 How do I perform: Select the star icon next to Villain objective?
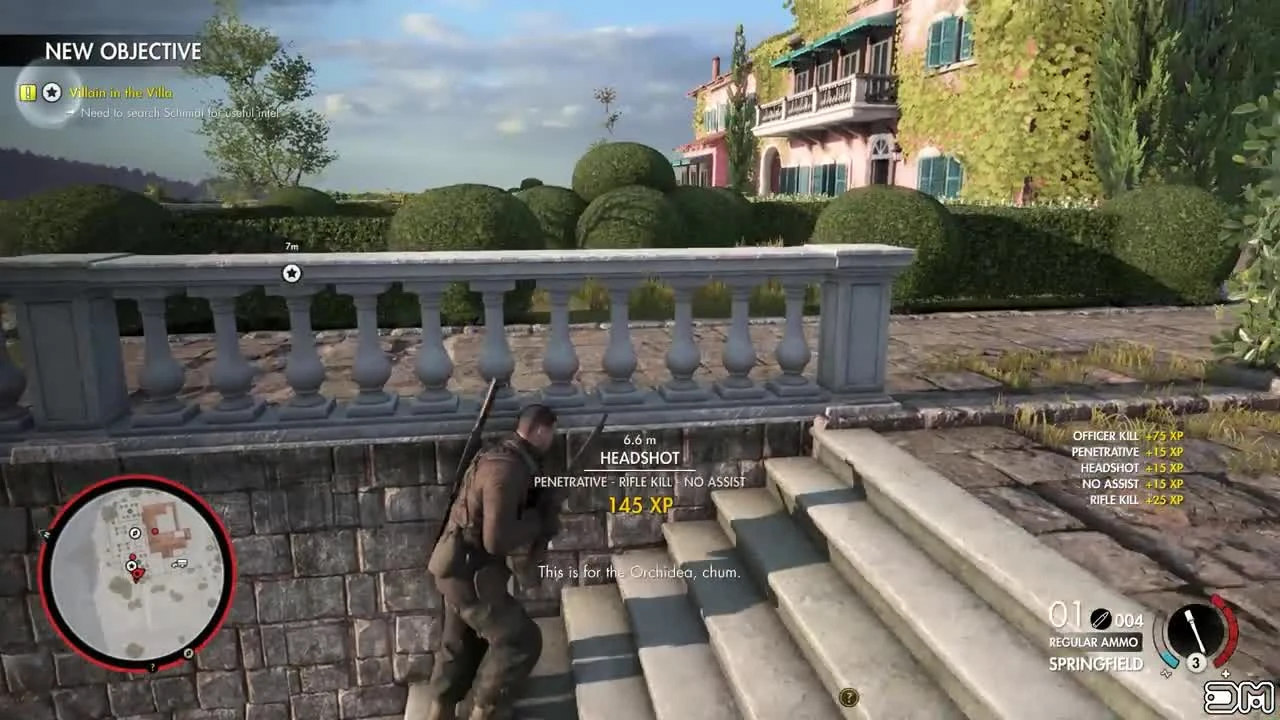(51, 92)
